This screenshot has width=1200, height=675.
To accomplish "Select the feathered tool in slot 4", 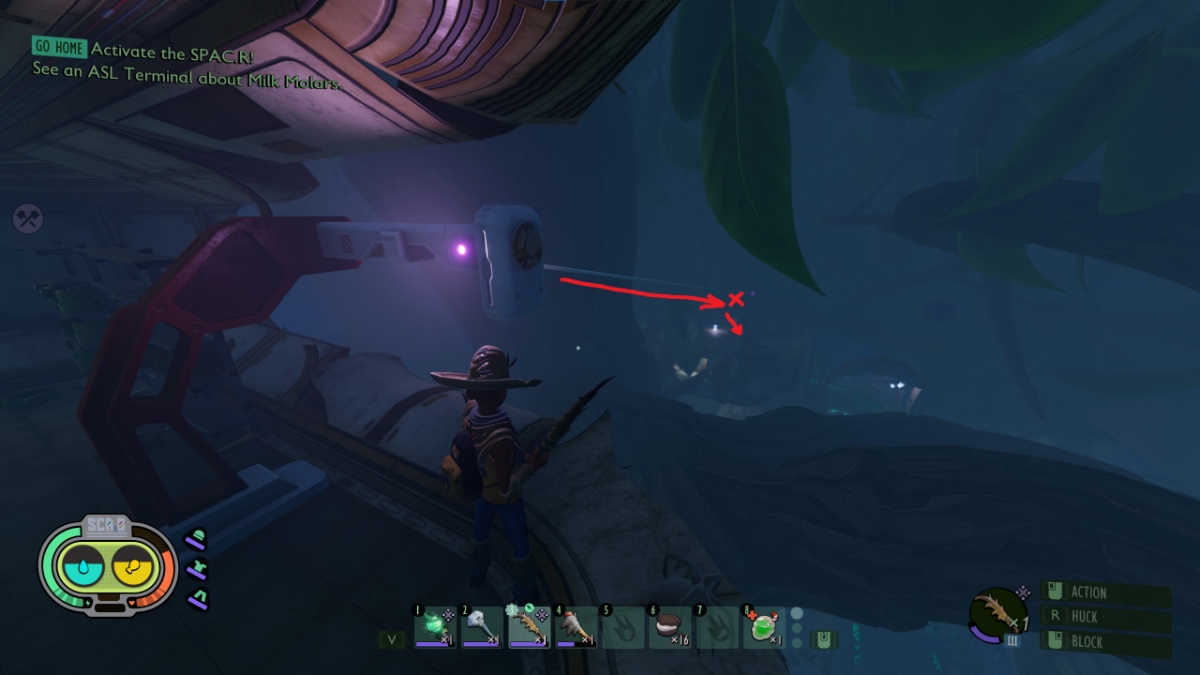I will click(x=576, y=625).
